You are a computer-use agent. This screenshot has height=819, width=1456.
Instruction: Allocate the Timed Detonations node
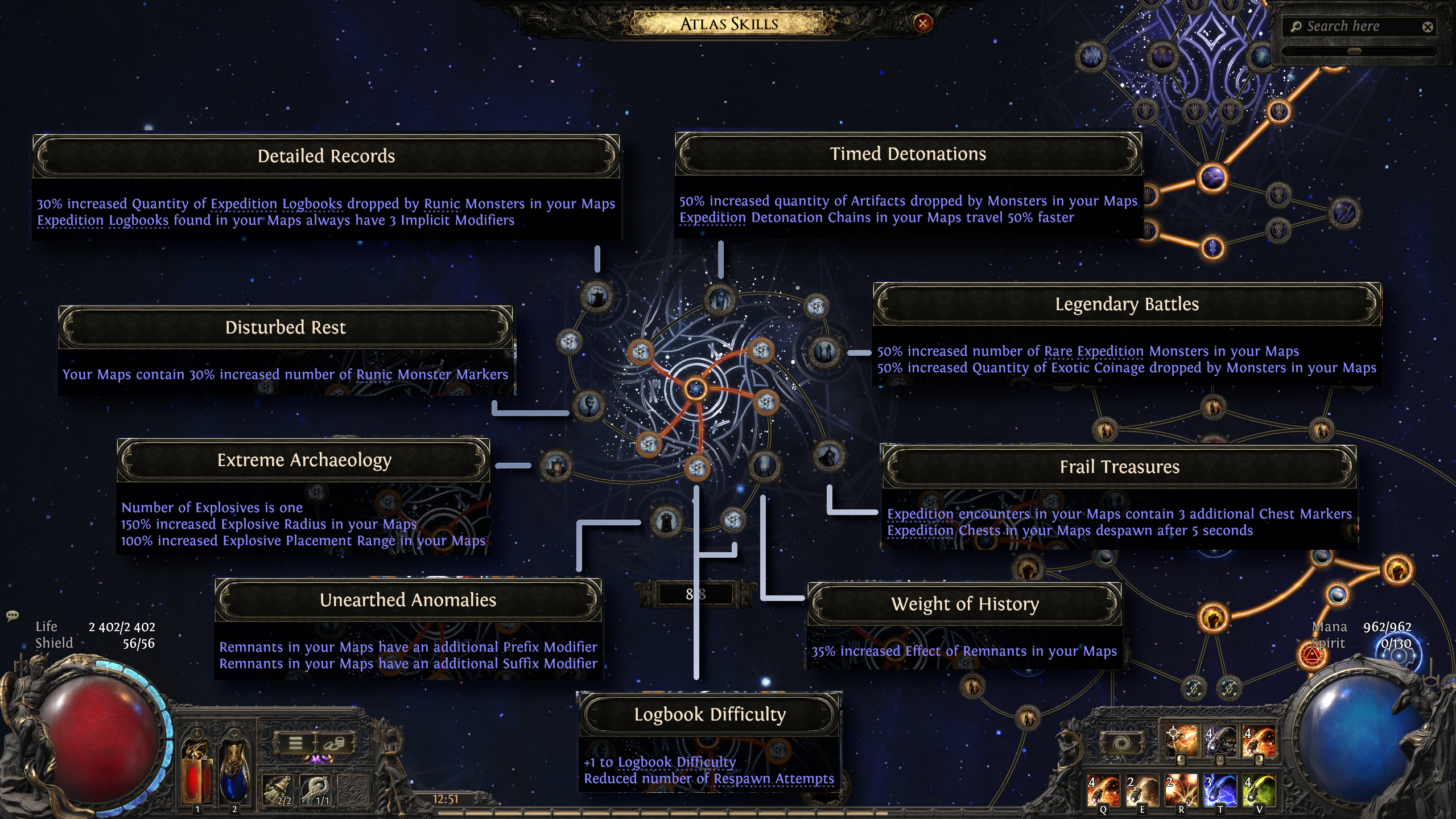click(x=720, y=299)
